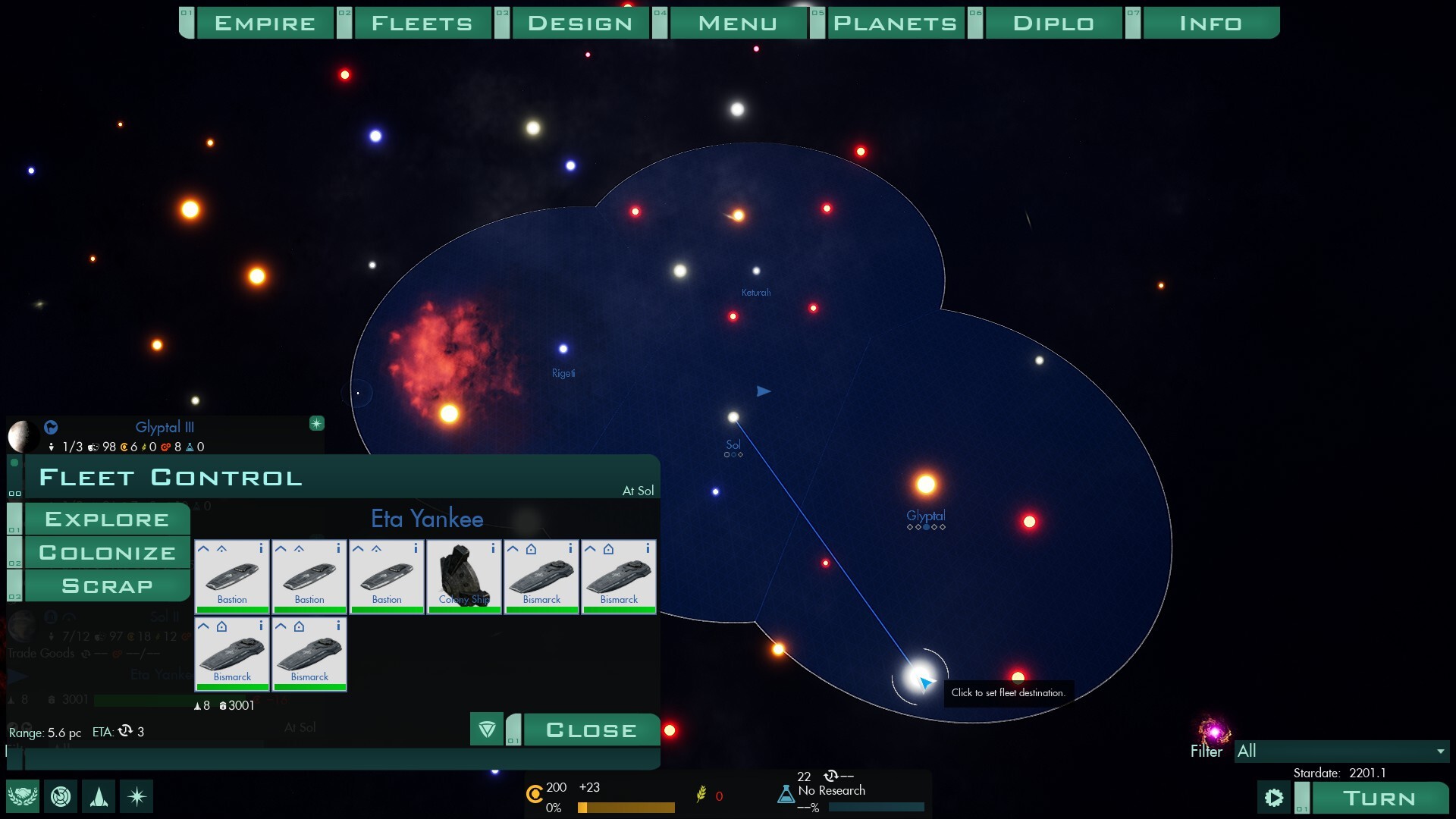Select the Colony Ship card
This screenshot has height=819, width=1456.
pyautogui.click(x=463, y=576)
